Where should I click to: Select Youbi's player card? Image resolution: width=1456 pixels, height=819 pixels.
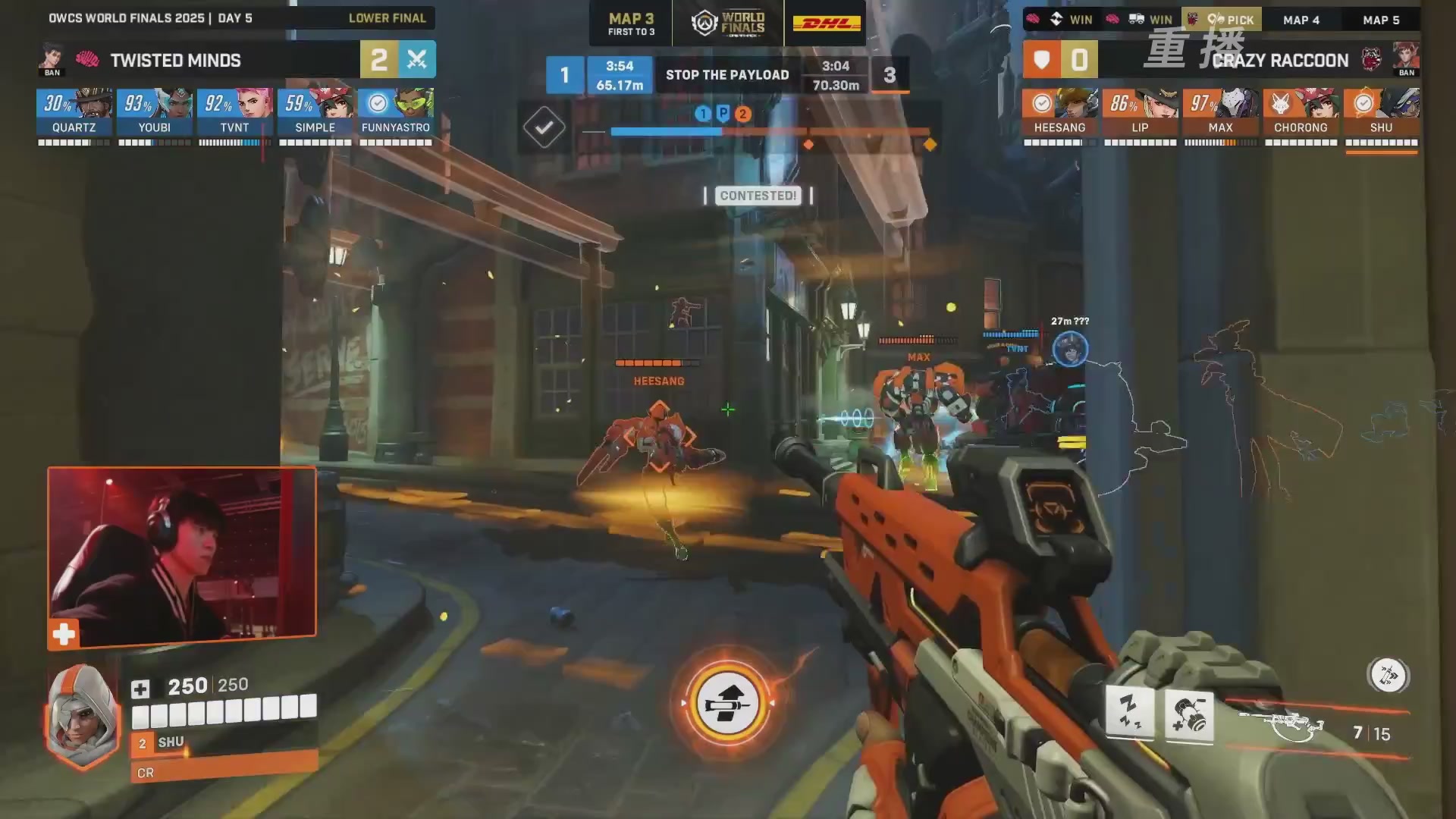tap(155, 112)
